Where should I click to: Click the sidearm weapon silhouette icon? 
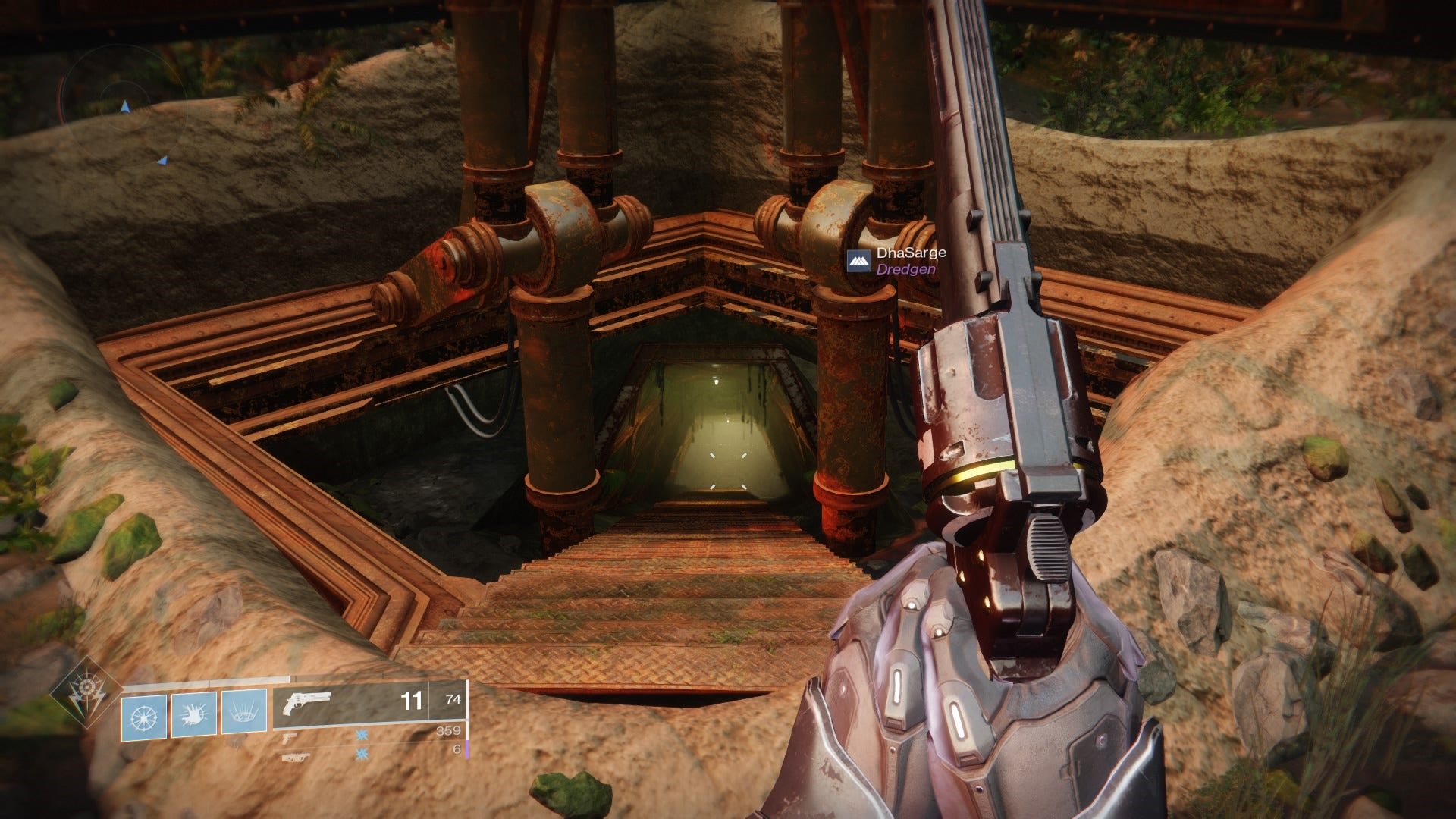(x=290, y=739)
